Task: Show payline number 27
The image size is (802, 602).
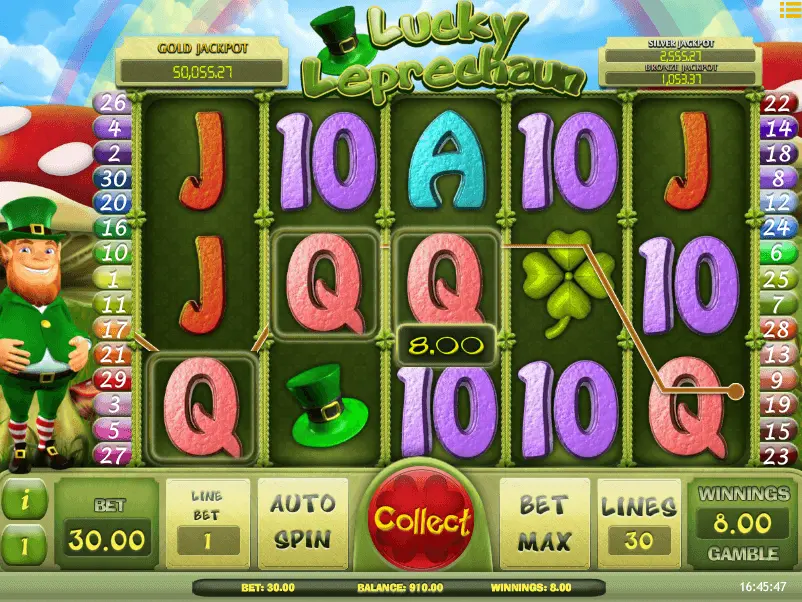Action: pos(112,455)
